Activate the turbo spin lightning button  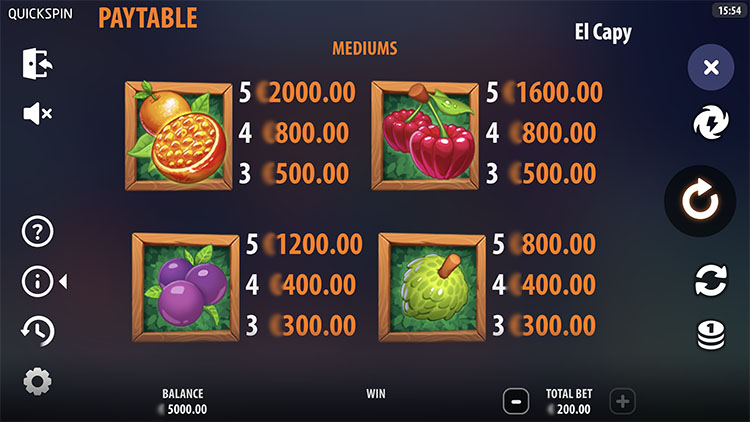click(711, 124)
